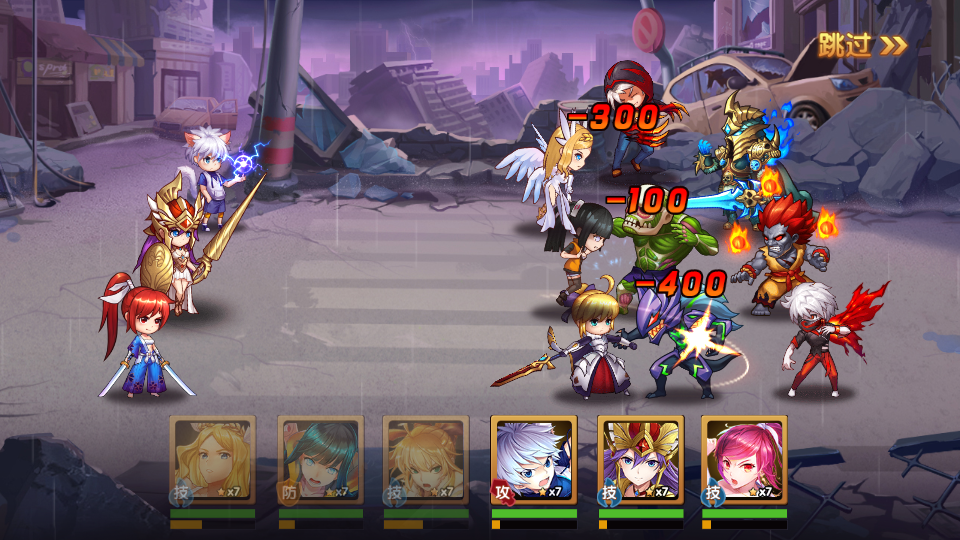
Task: Choose the gold-helmeted purple-haired hero portrait
Action: point(641,459)
